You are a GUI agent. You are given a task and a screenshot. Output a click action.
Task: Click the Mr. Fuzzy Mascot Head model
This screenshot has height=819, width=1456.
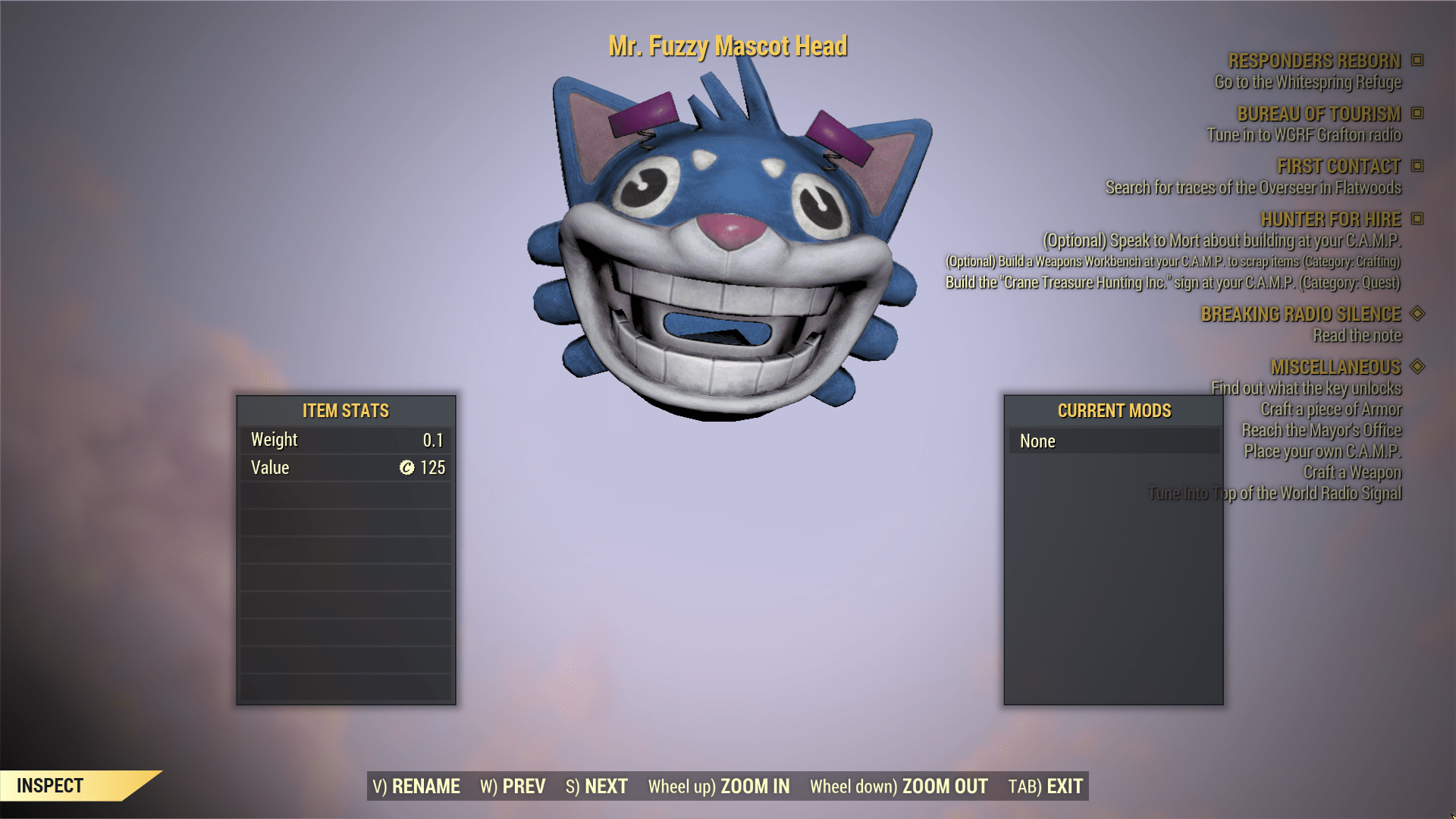point(728,227)
